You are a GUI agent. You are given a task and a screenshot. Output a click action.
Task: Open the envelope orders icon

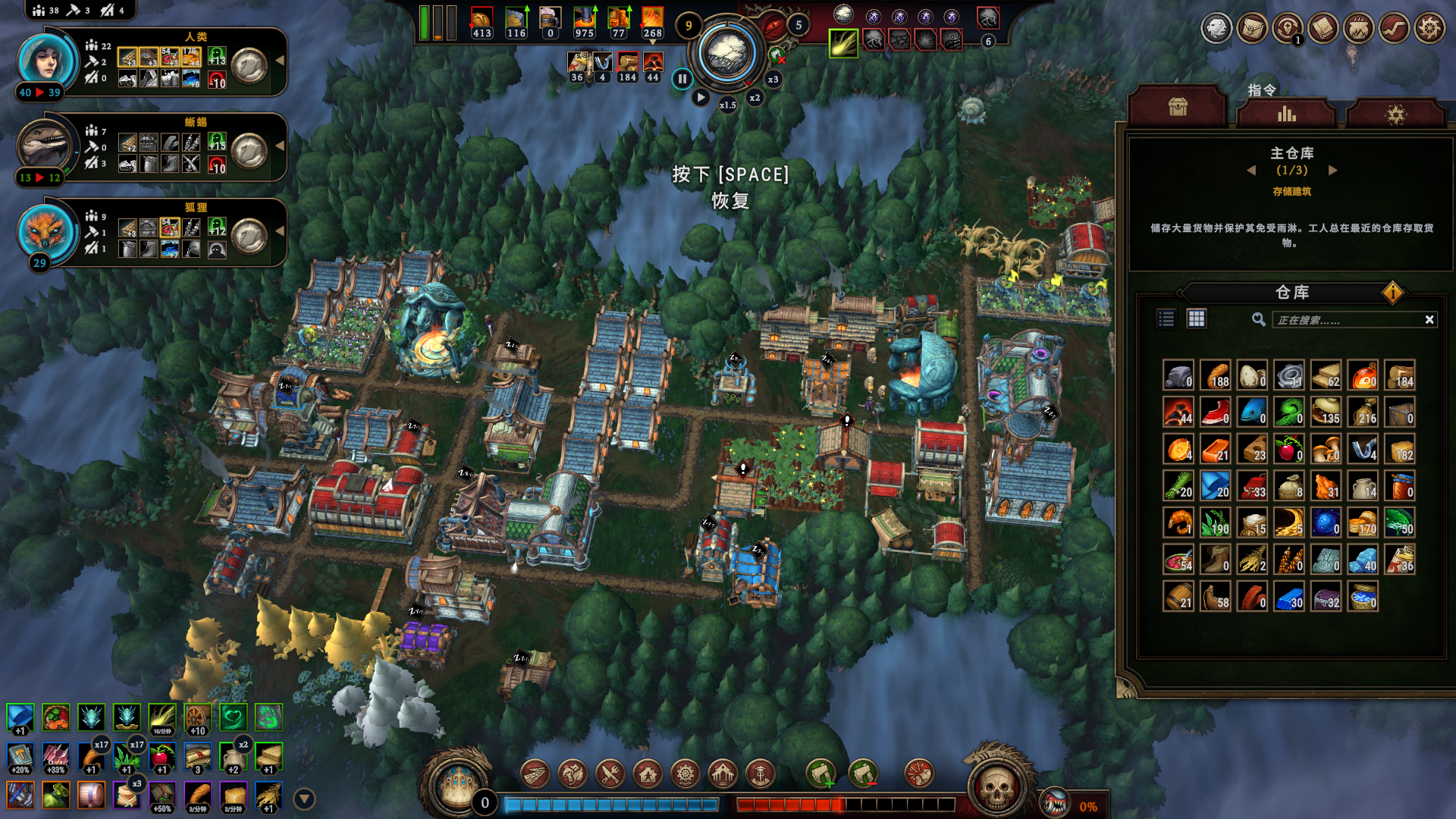1252,29
